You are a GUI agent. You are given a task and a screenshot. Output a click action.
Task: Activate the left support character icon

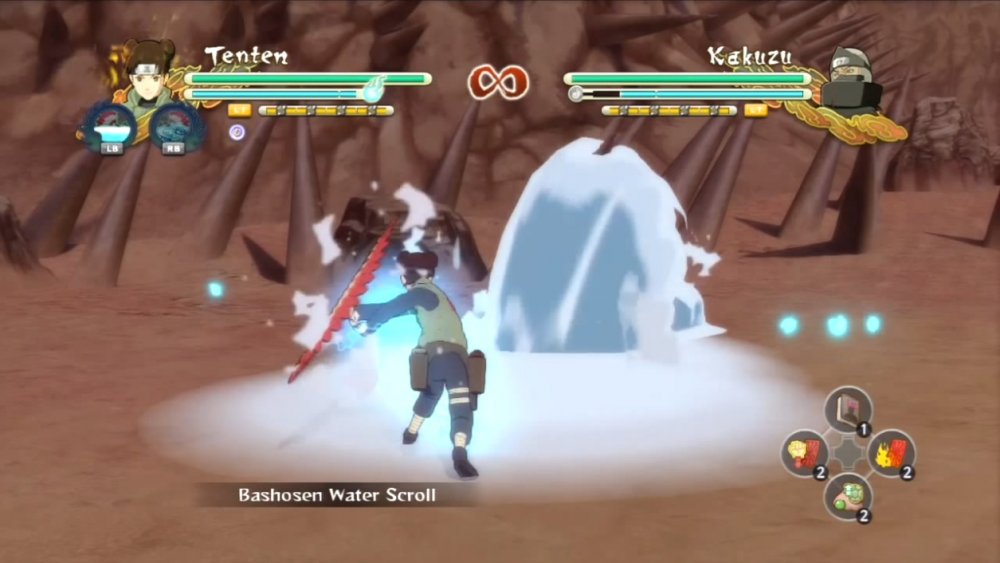click(109, 127)
